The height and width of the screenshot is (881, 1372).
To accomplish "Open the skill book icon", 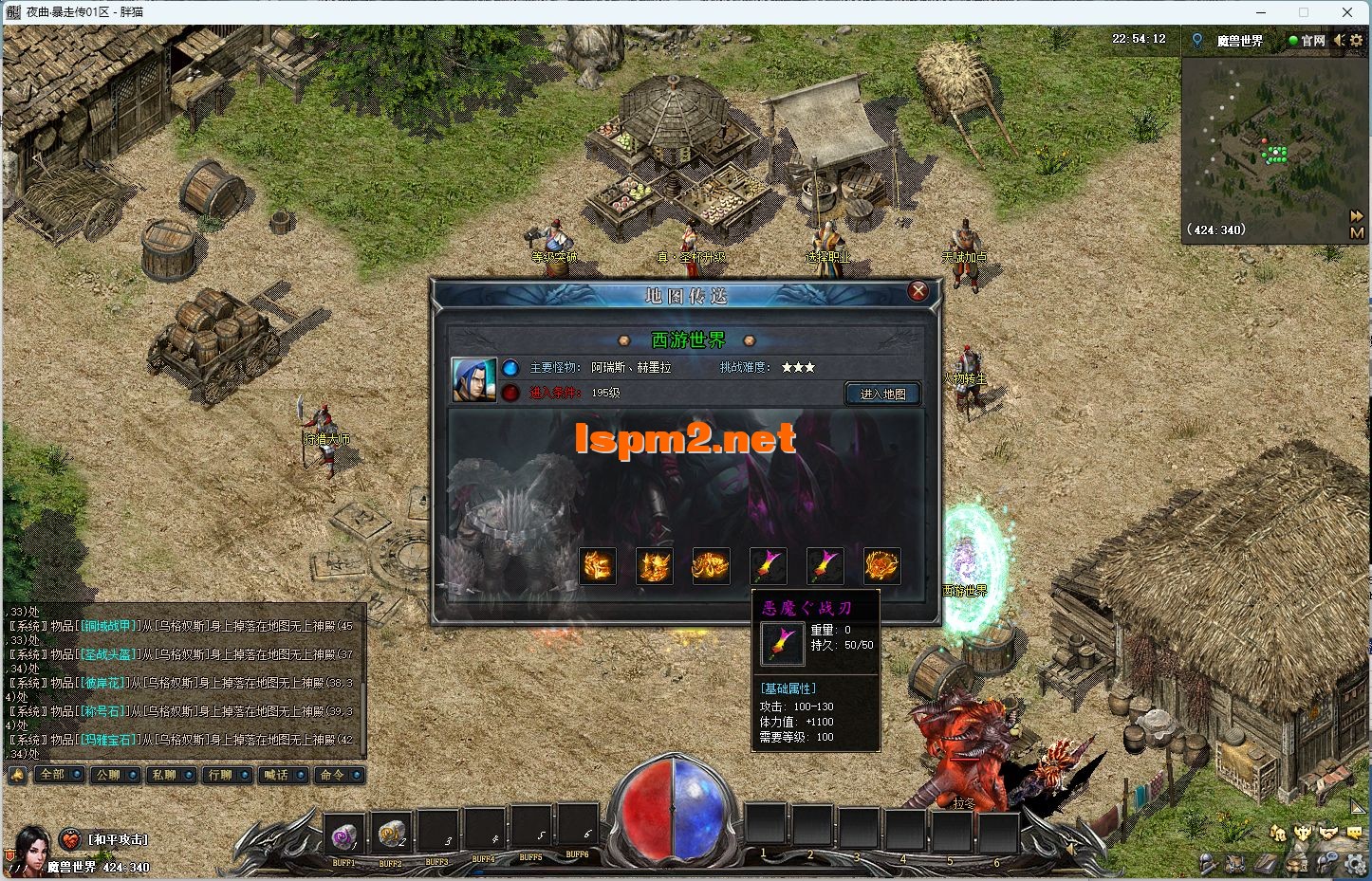I will [1267, 863].
